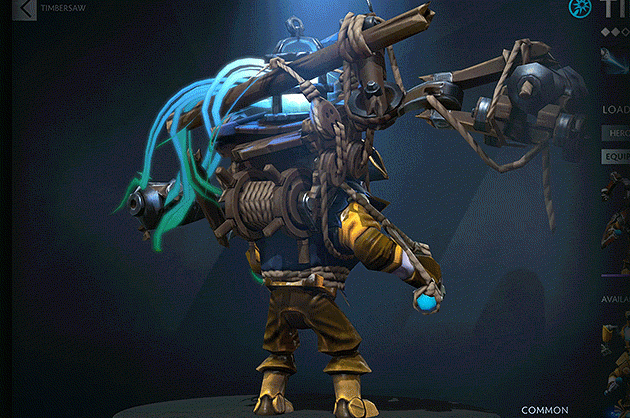Select the Hero loadout tab
The height and width of the screenshot is (418, 630).
615,132
